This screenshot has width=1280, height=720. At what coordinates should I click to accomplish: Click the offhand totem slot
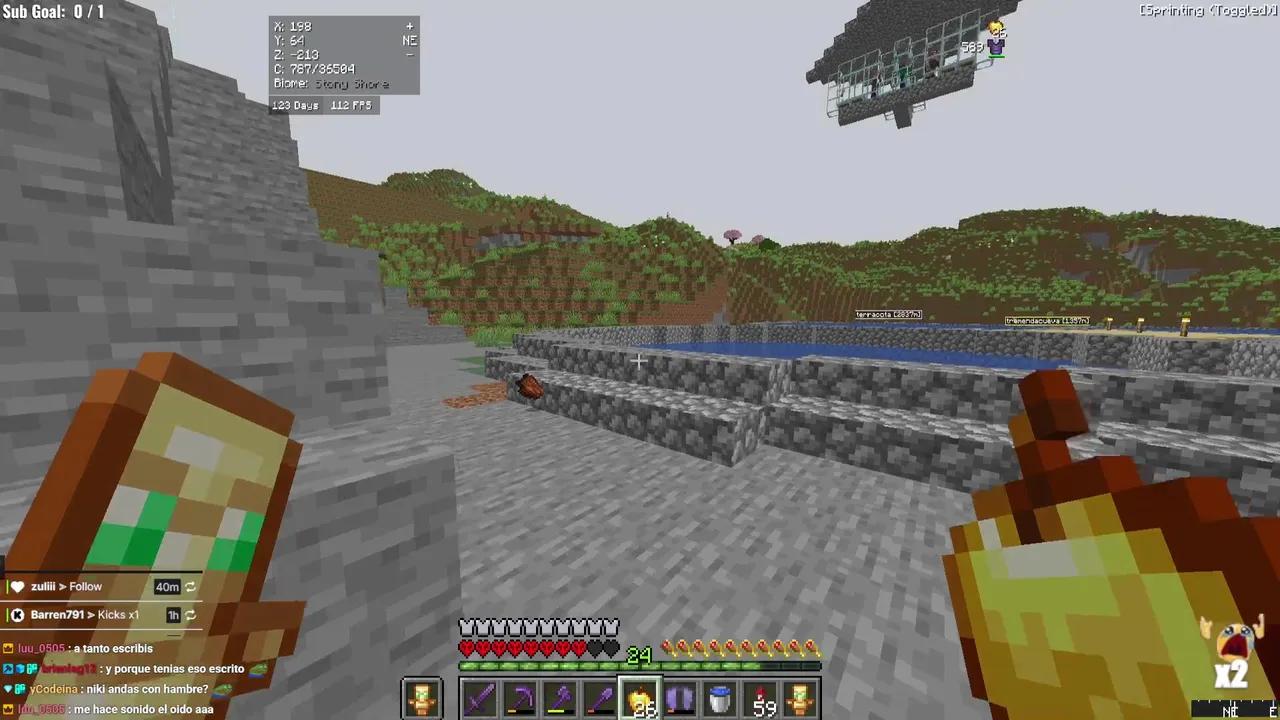tap(420, 697)
